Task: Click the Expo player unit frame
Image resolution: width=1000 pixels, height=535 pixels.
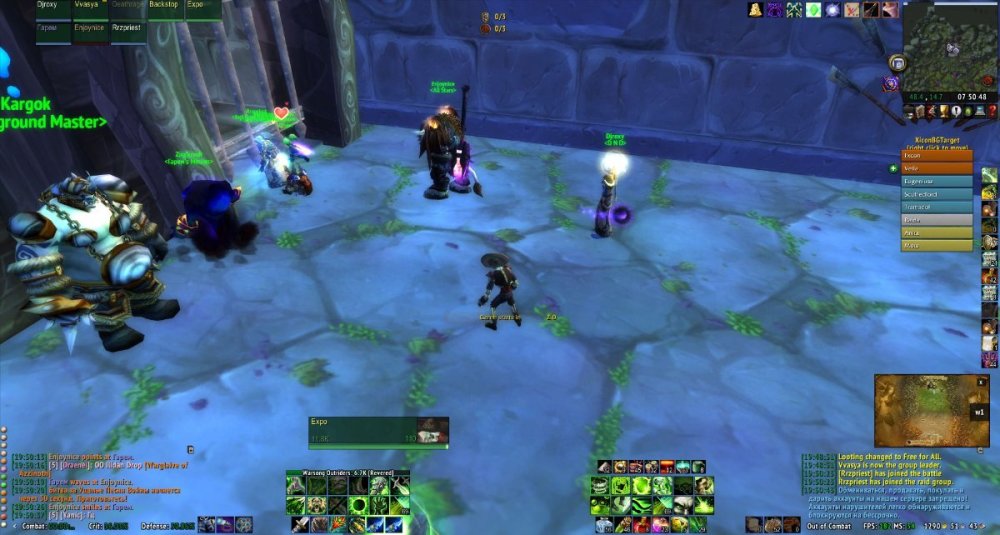Action: click(378, 430)
